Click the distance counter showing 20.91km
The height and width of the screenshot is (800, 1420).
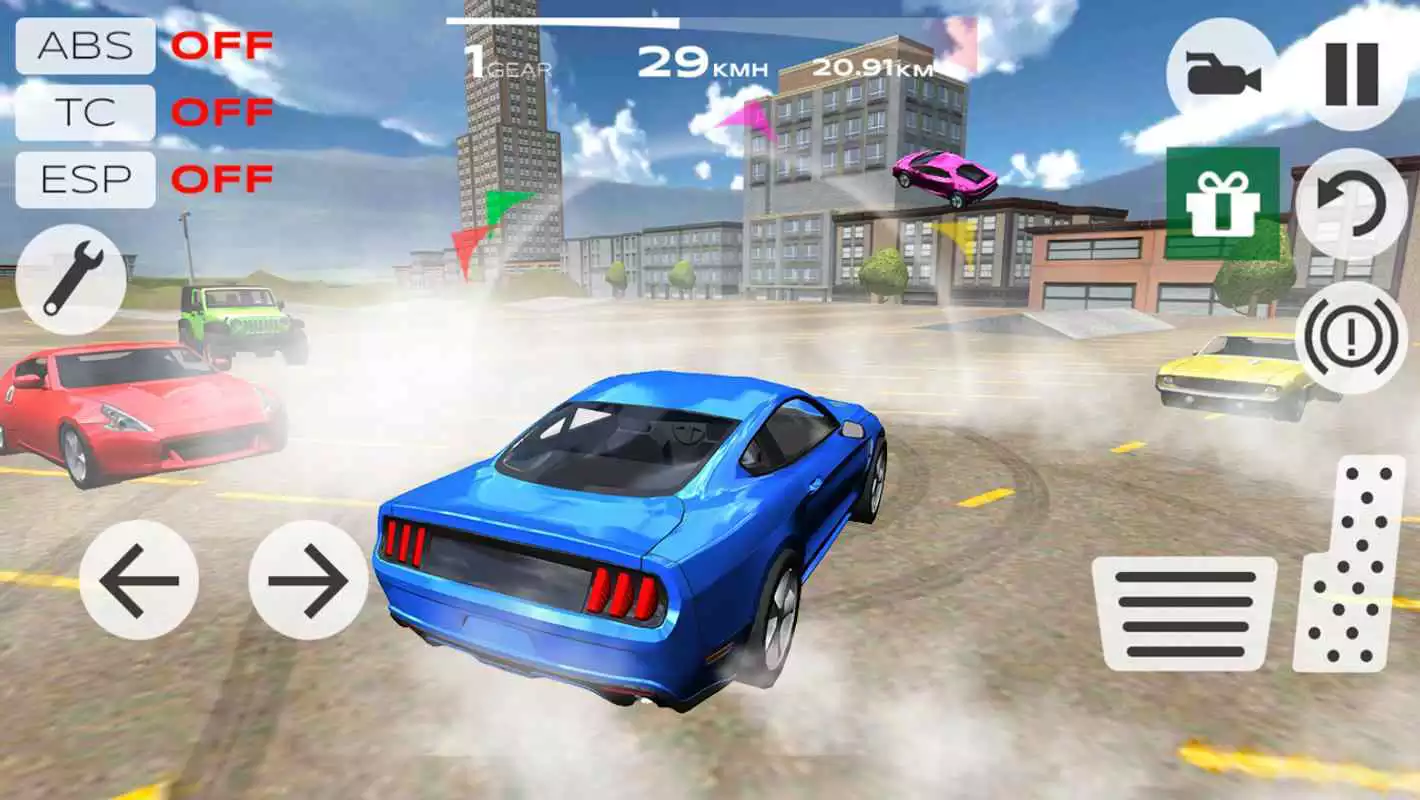[x=872, y=68]
